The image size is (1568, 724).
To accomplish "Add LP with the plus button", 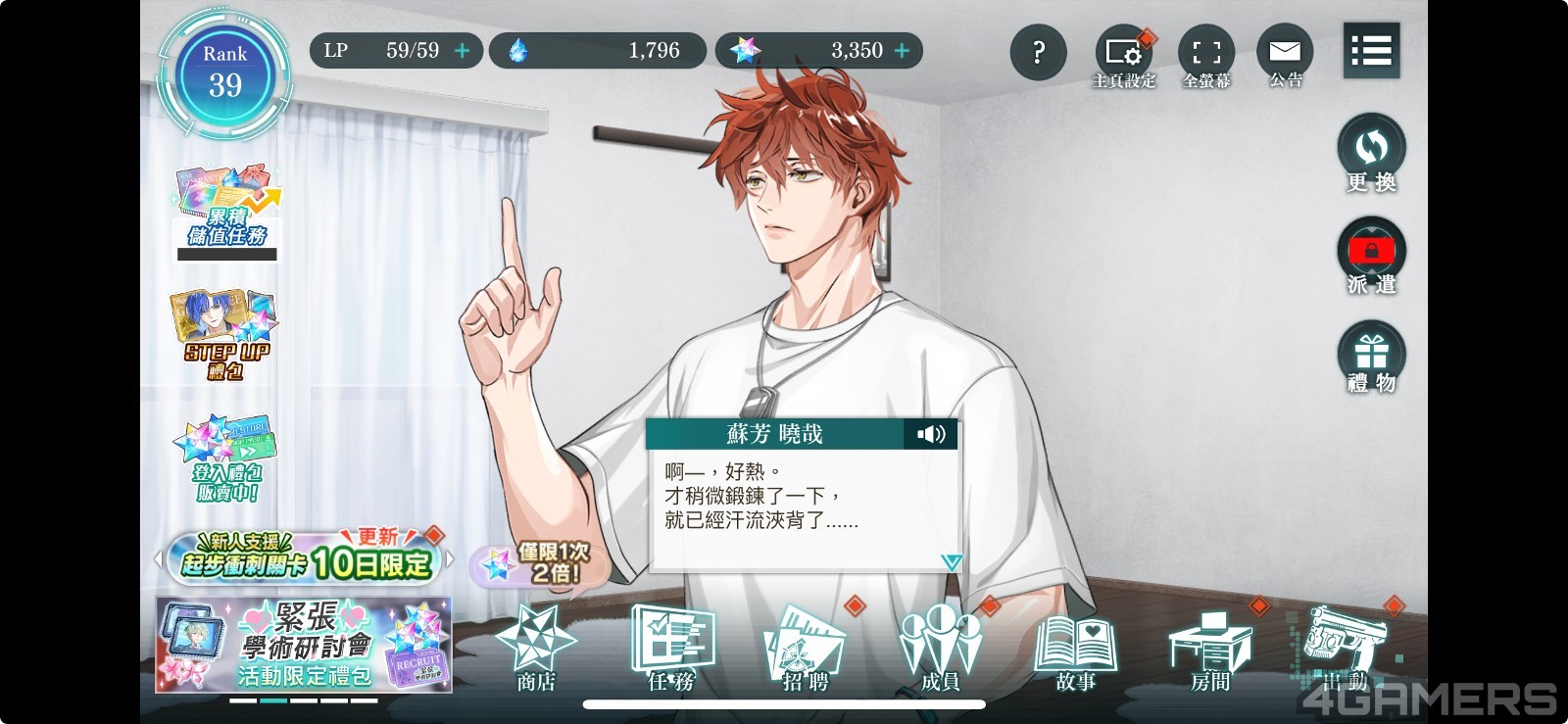I will tap(463, 50).
